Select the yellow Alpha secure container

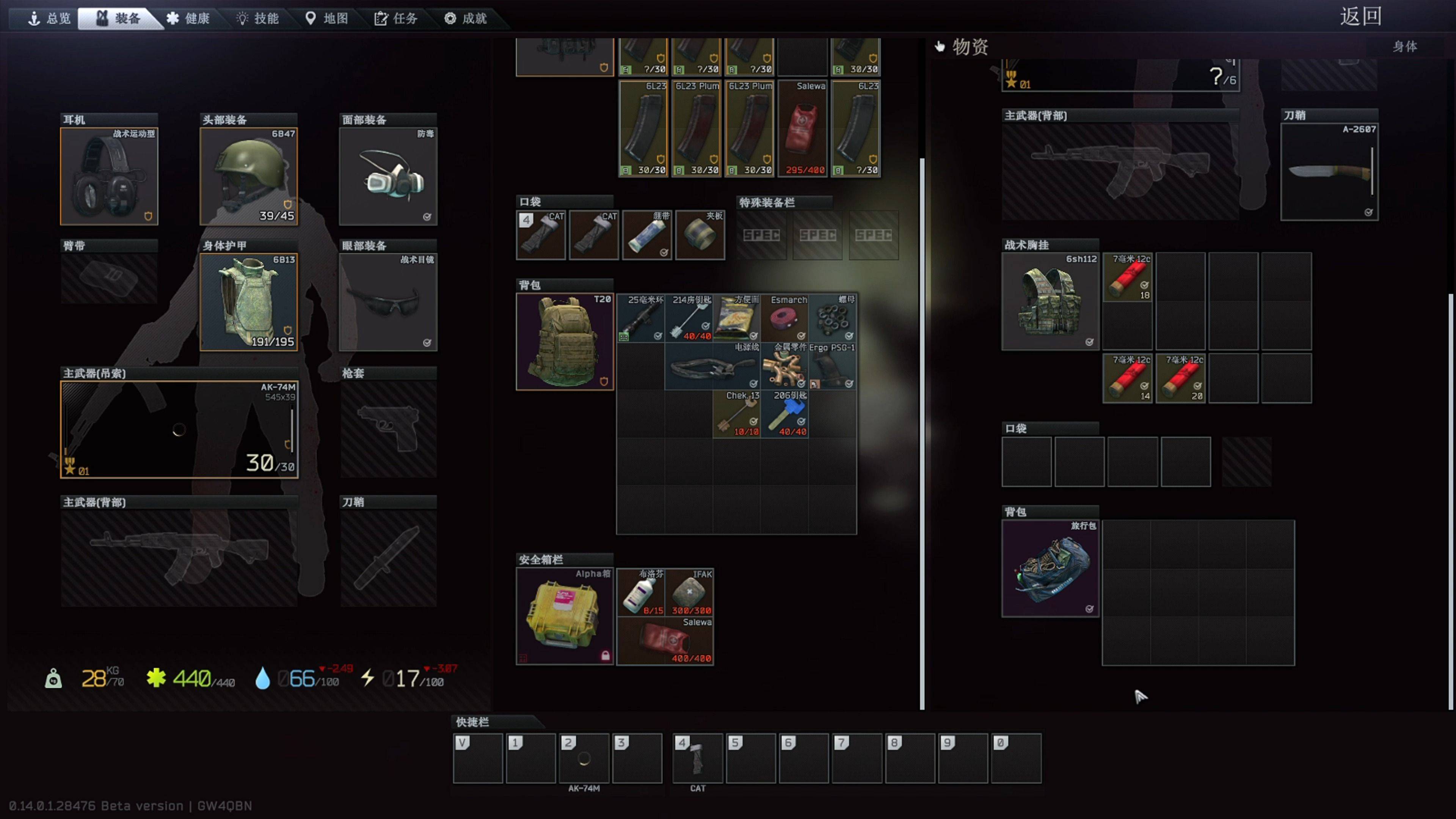pos(565,616)
